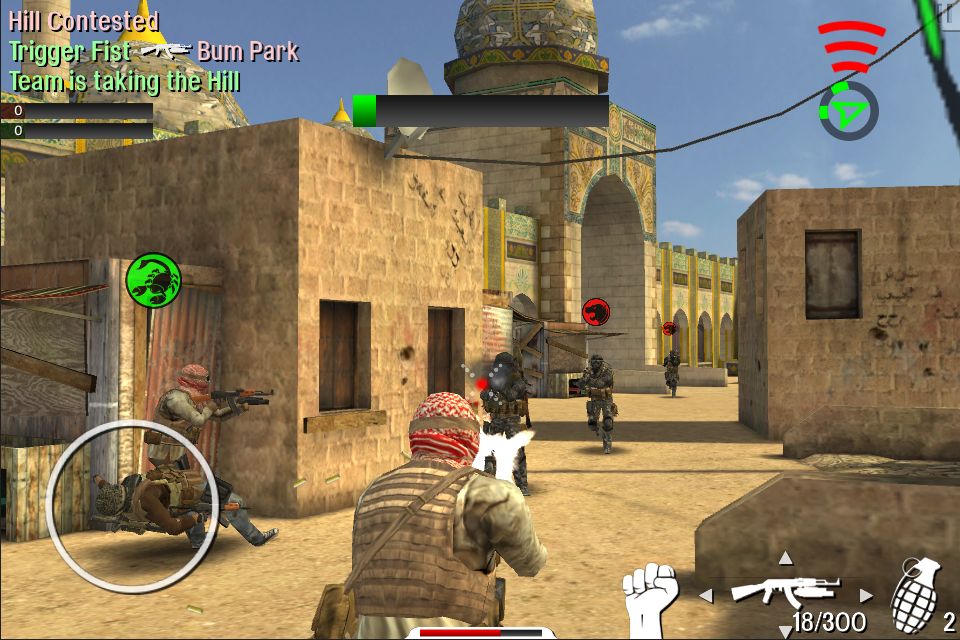Pause the game with the corner pause button
This screenshot has width=960, height=640.
point(945,14)
